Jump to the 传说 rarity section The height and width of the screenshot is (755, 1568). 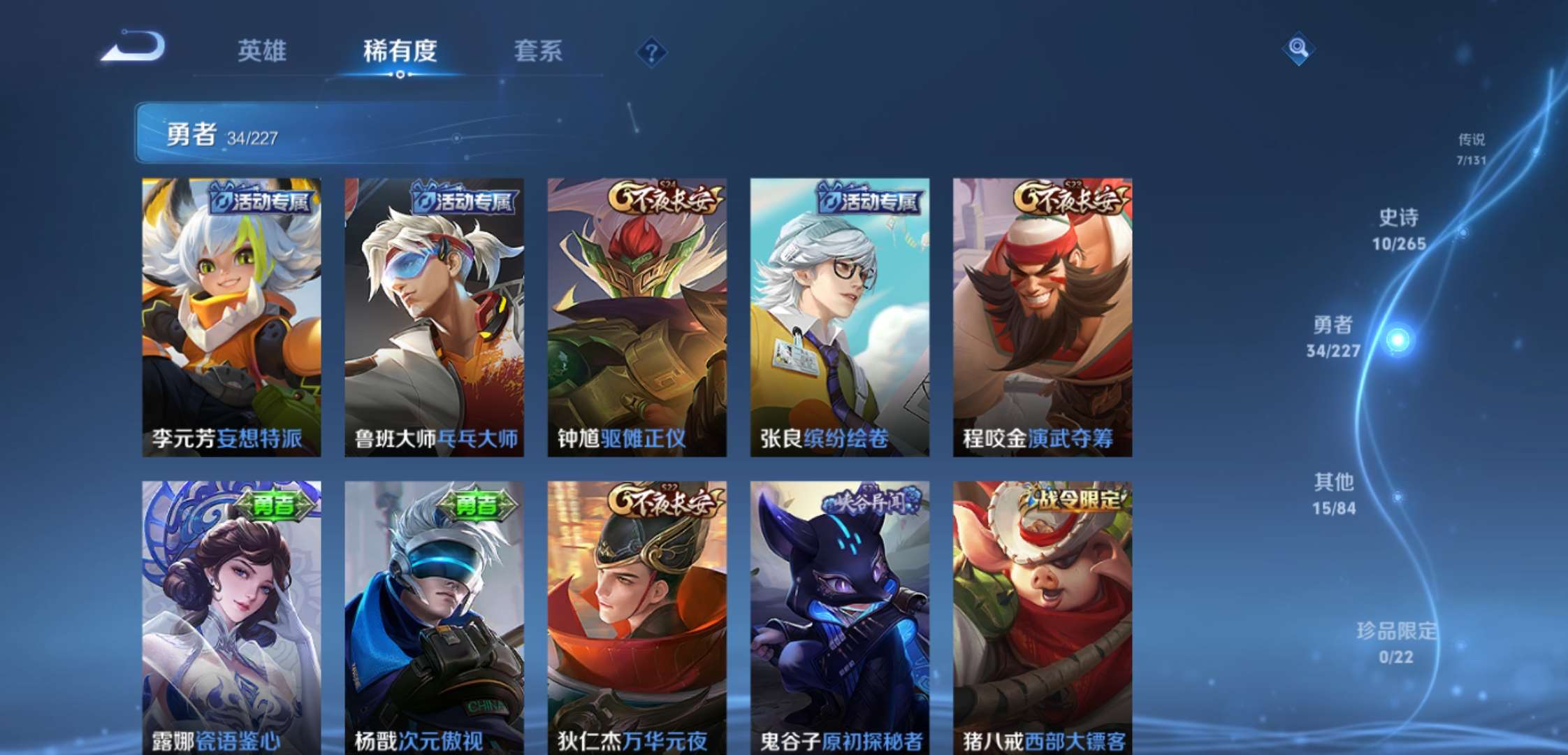click(1471, 148)
